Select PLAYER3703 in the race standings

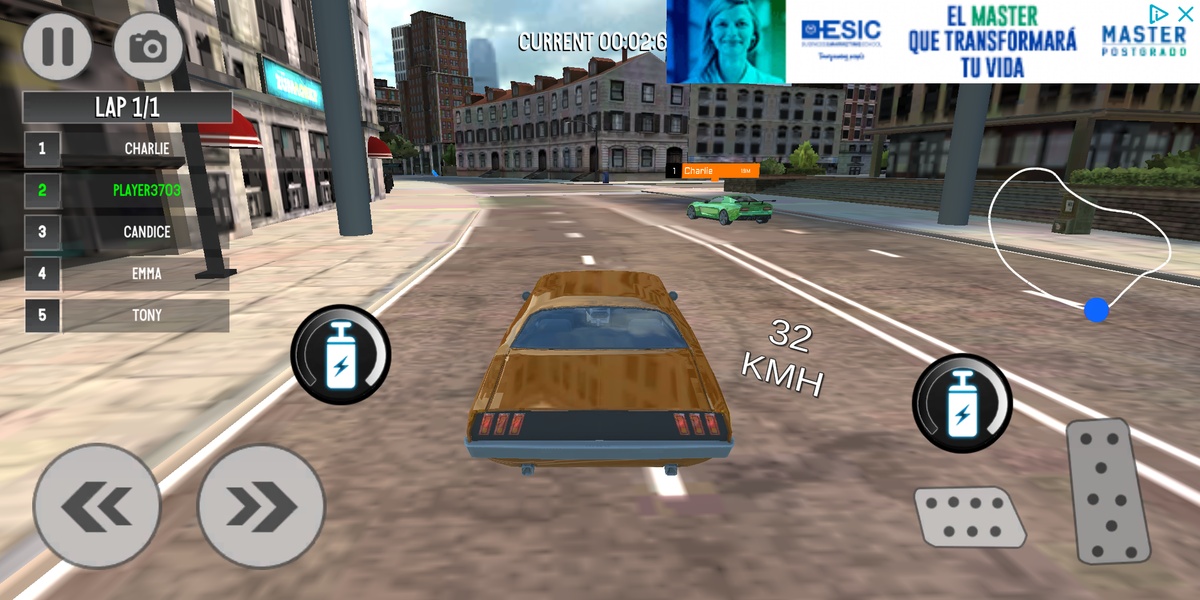coord(146,190)
